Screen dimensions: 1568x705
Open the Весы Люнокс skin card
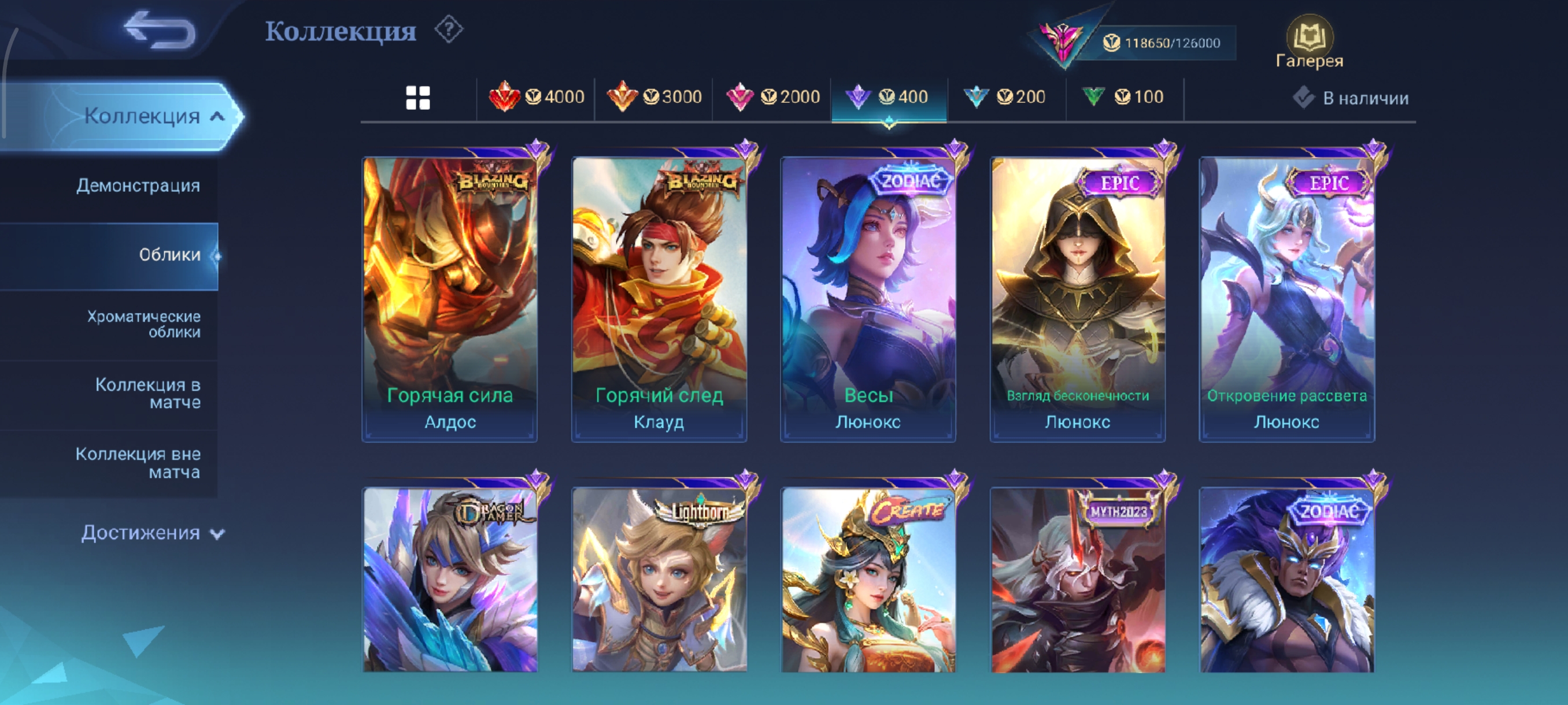click(868, 298)
